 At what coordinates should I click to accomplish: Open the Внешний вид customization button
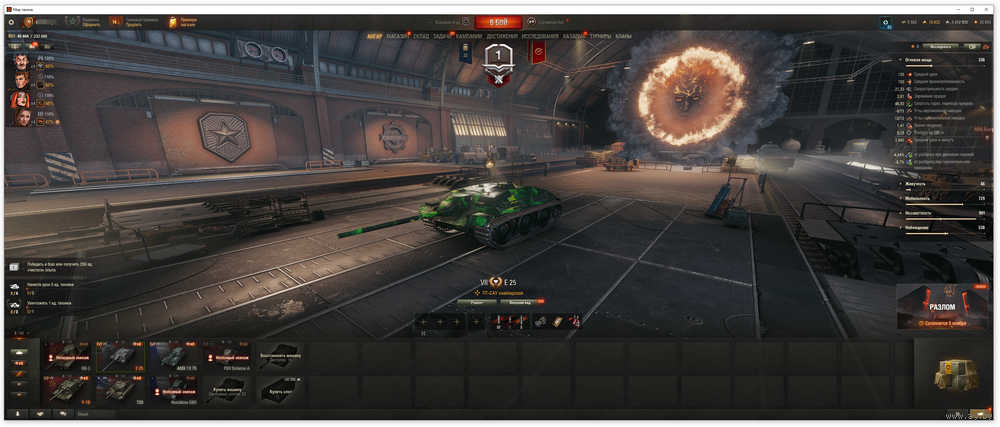point(520,301)
